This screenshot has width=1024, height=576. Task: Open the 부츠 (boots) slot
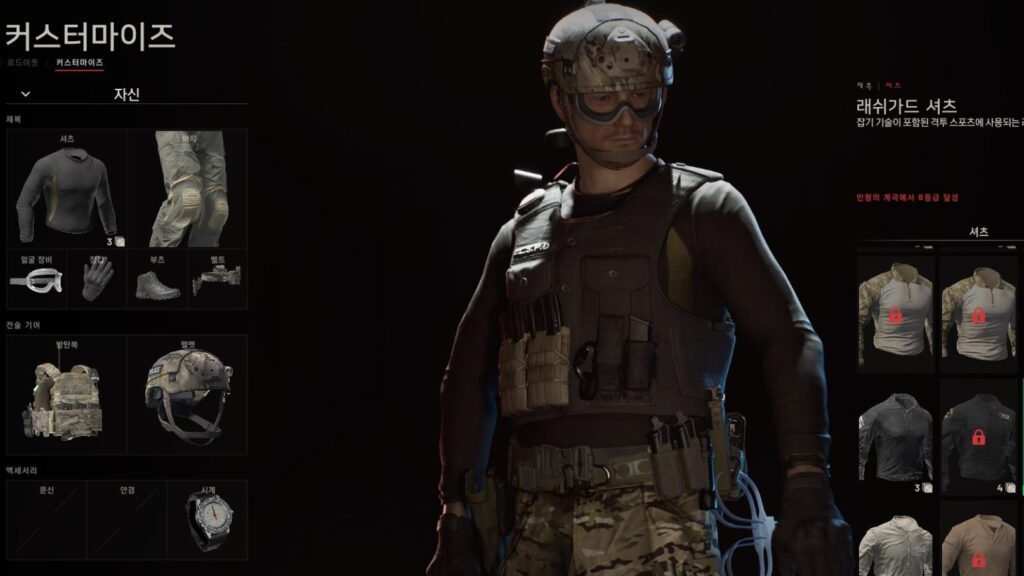[158, 277]
